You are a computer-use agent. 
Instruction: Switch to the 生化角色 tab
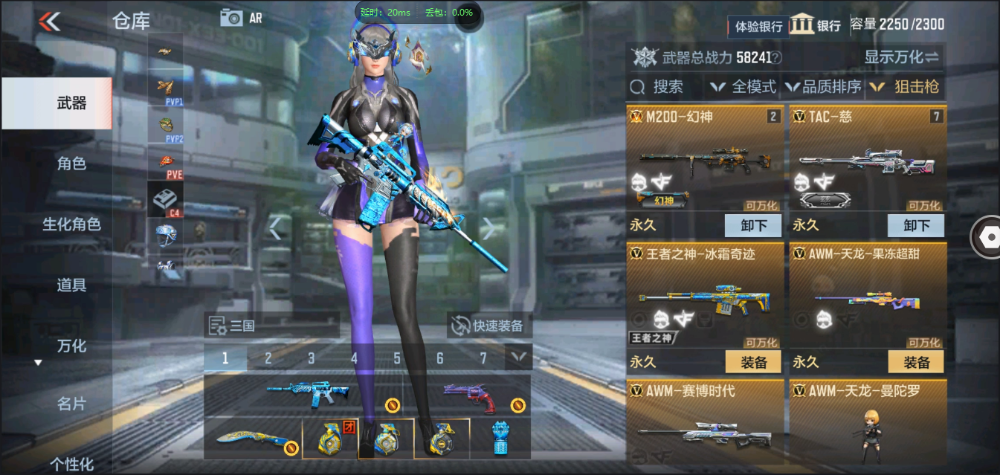pos(71,224)
